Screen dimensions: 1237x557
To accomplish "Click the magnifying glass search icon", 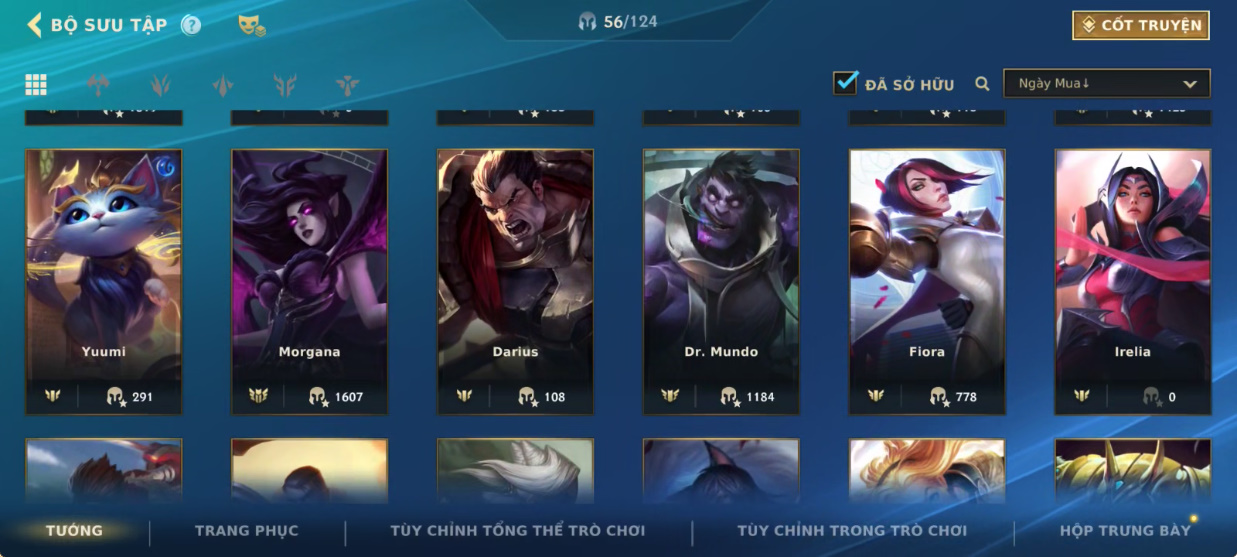I will 982,84.
